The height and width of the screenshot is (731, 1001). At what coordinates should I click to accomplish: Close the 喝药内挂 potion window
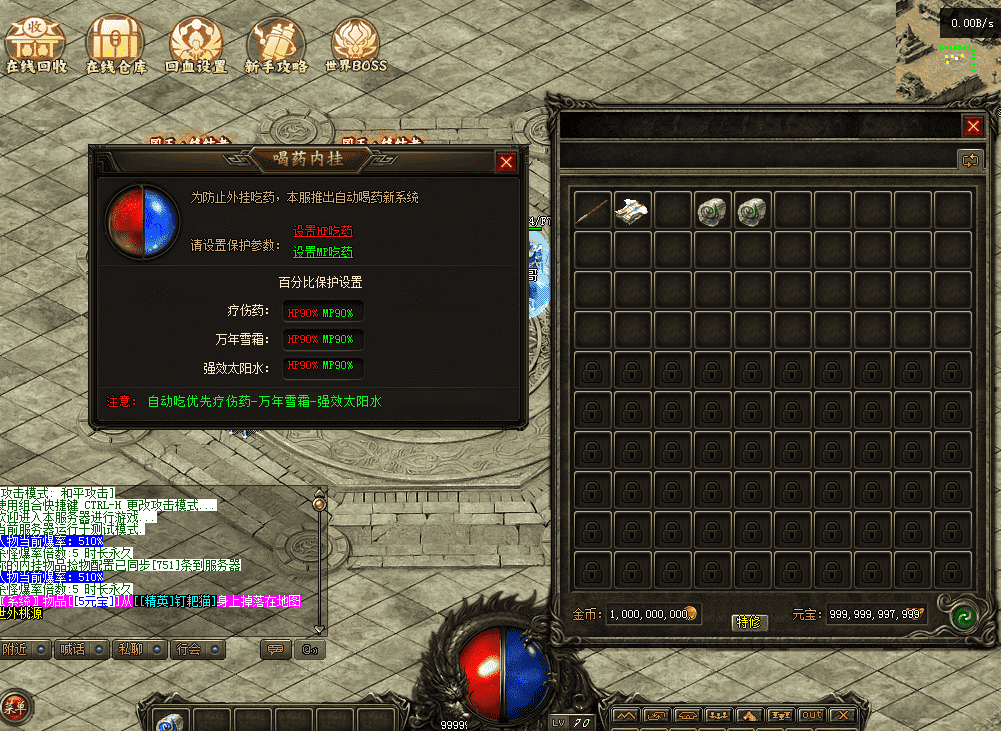click(x=507, y=162)
